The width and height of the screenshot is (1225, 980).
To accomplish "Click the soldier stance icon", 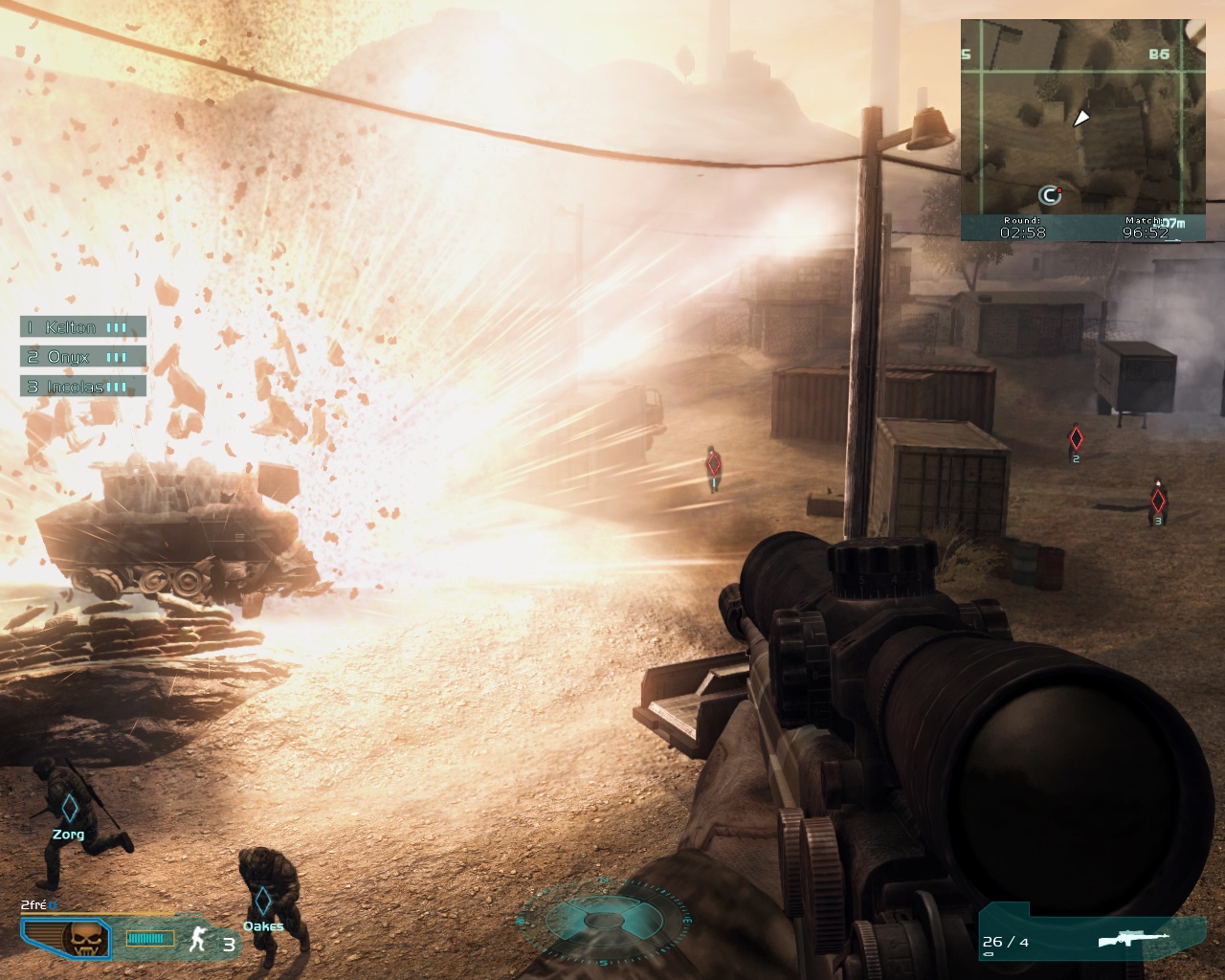I will pos(199,940).
